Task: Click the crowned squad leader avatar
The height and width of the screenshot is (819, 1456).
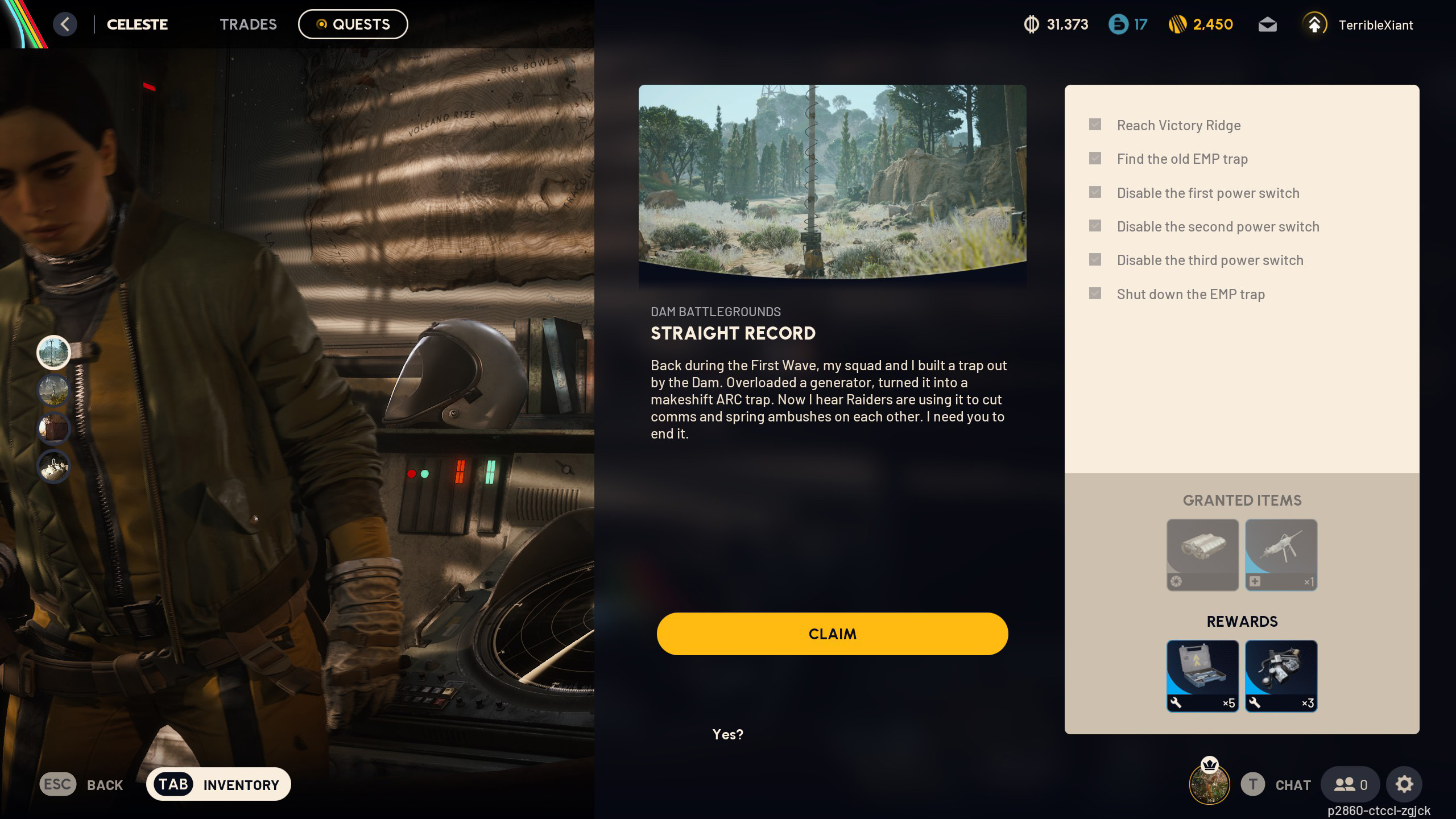Action: coord(1209,783)
